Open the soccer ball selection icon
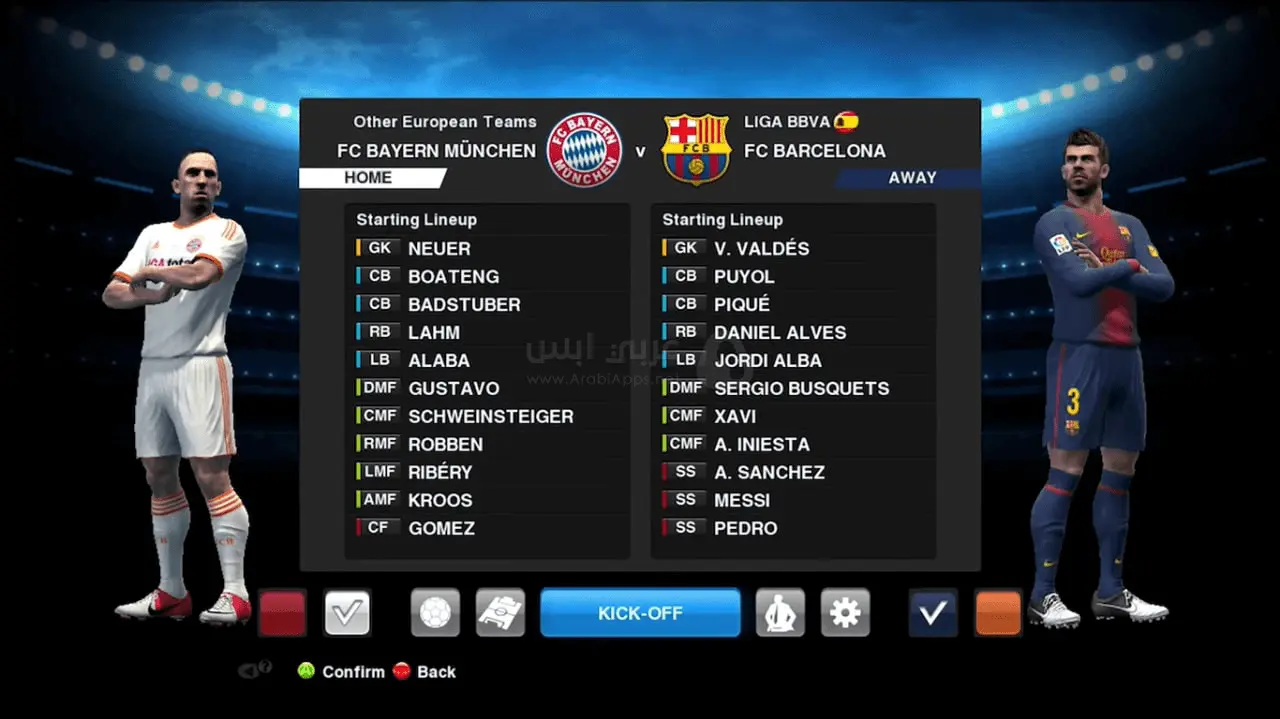 point(435,612)
